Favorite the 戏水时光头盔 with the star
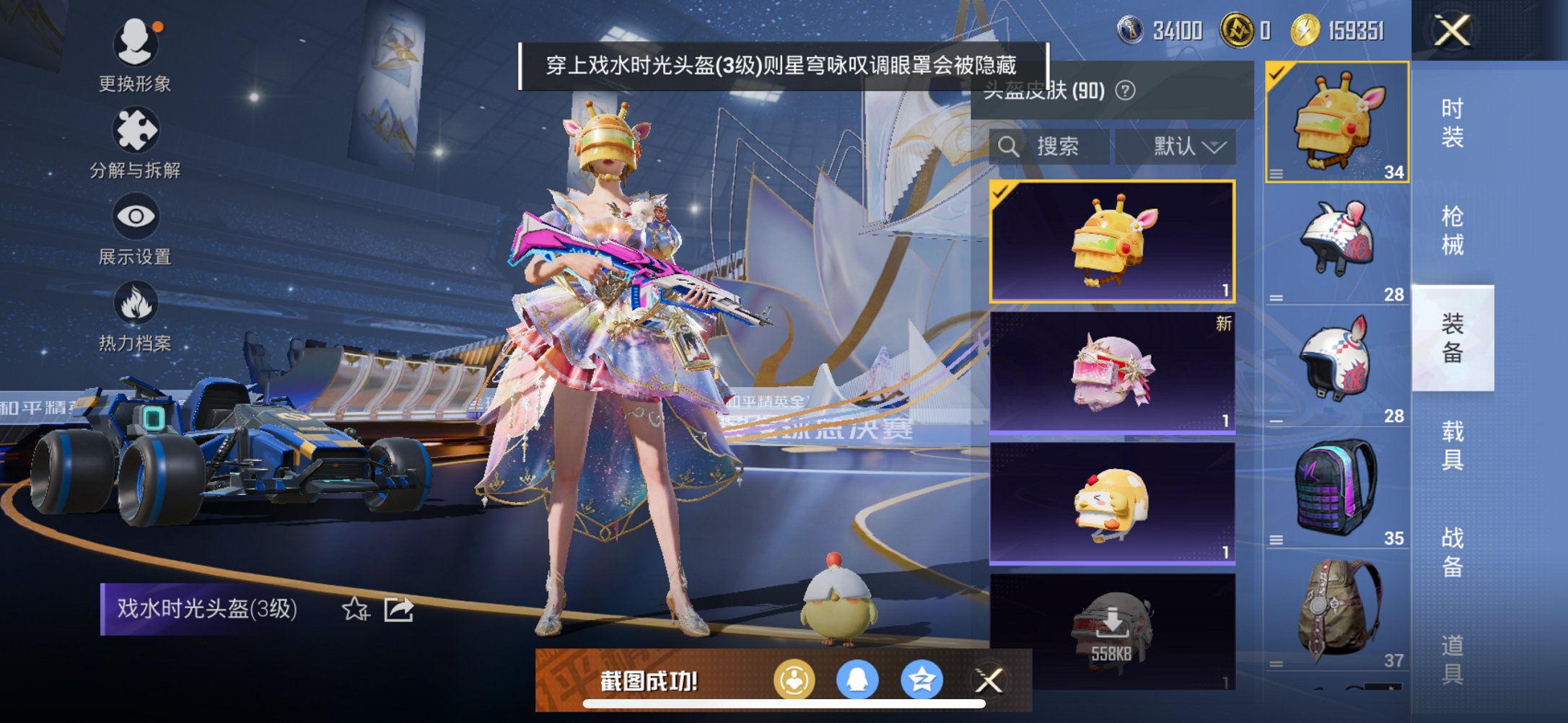Screen dimensions: 1568x723 (x=355, y=610)
